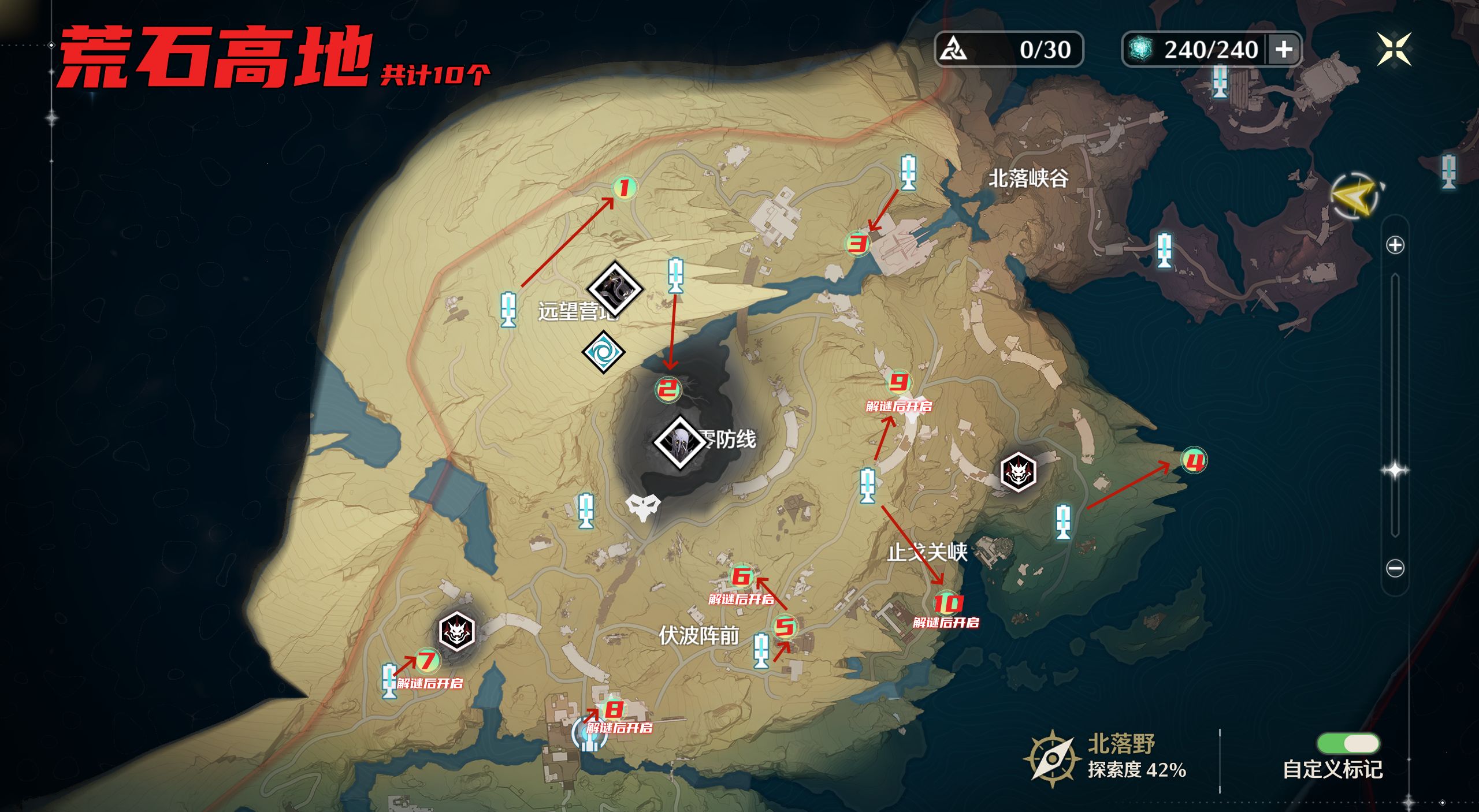Image resolution: width=1479 pixels, height=812 pixels.
Task: Click the white skull mask map marker
Action: point(642,507)
